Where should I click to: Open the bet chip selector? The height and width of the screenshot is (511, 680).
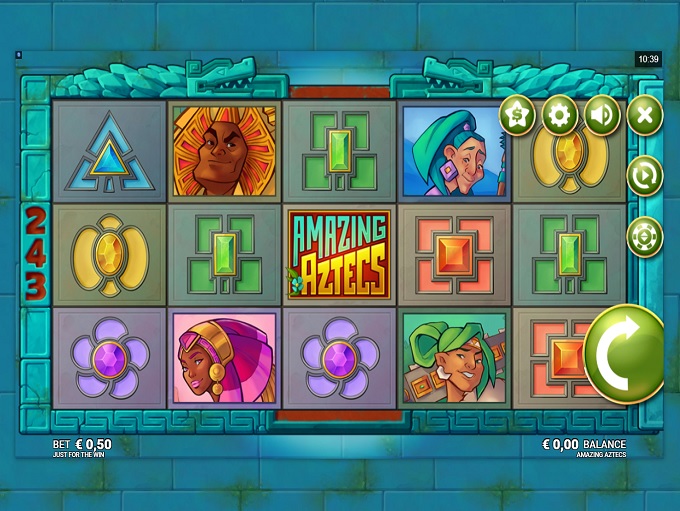pyautogui.click(x=645, y=237)
